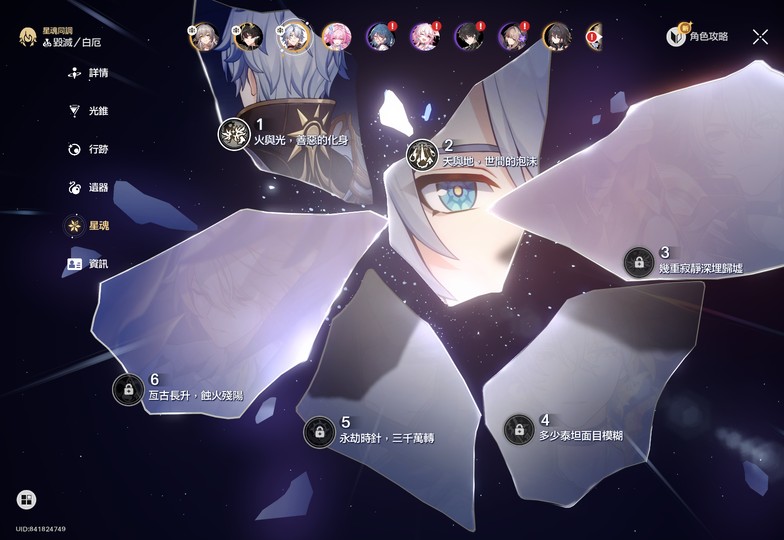The height and width of the screenshot is (540, 784).
Task: Show the 遺器 relics tab
Action: click(88, 187)
